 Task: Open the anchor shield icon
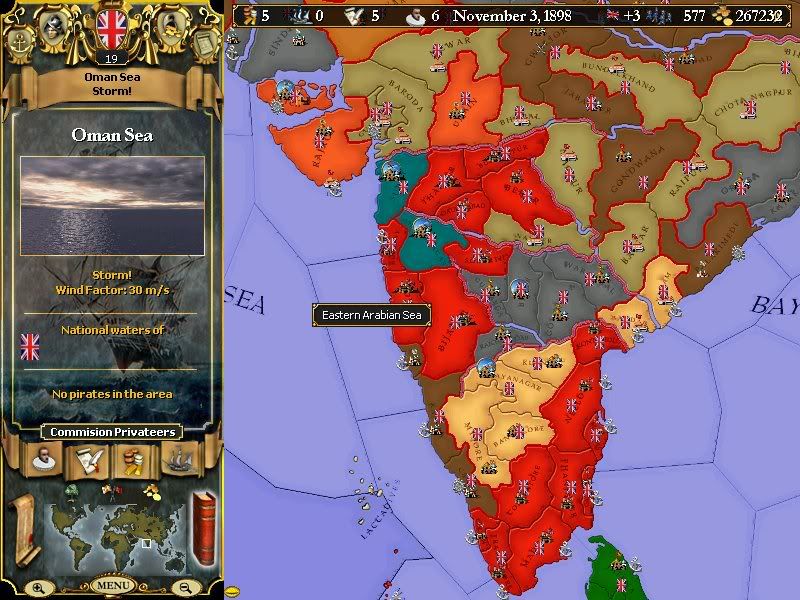[x=18, y=44]
